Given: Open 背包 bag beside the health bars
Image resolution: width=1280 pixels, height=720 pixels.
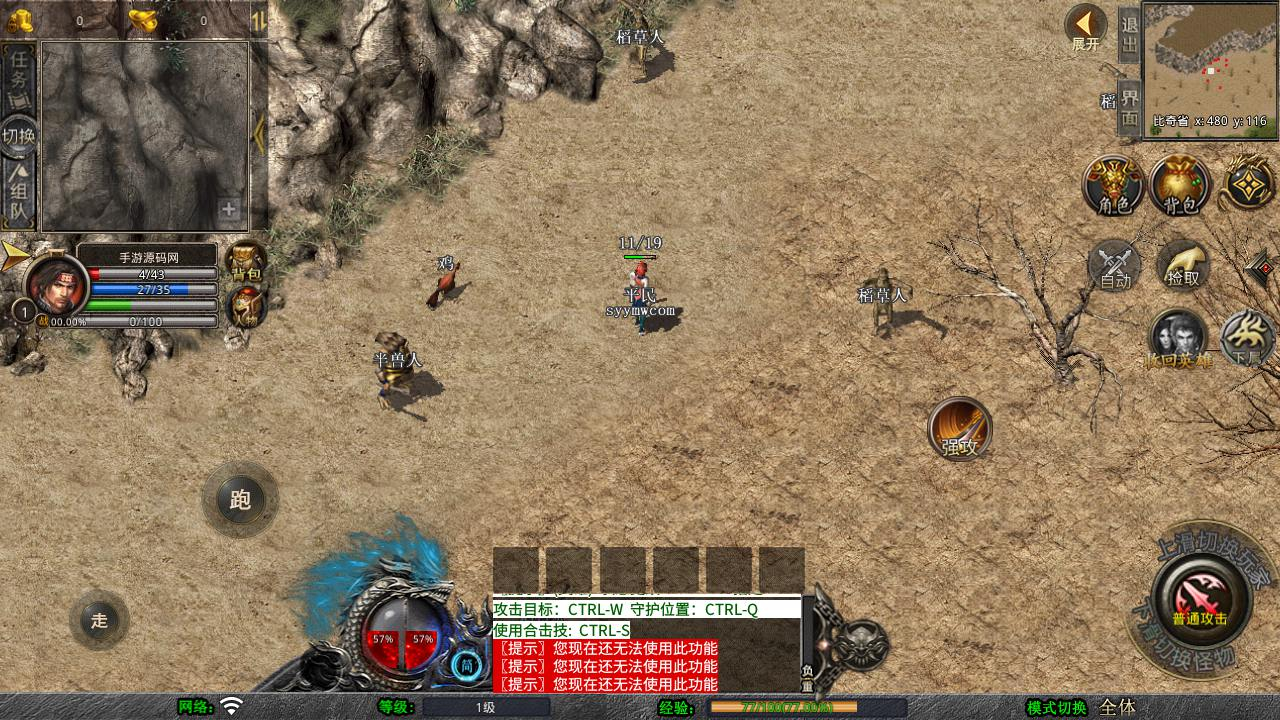Looking at the screenshot, I should click(x=246, y=261).
